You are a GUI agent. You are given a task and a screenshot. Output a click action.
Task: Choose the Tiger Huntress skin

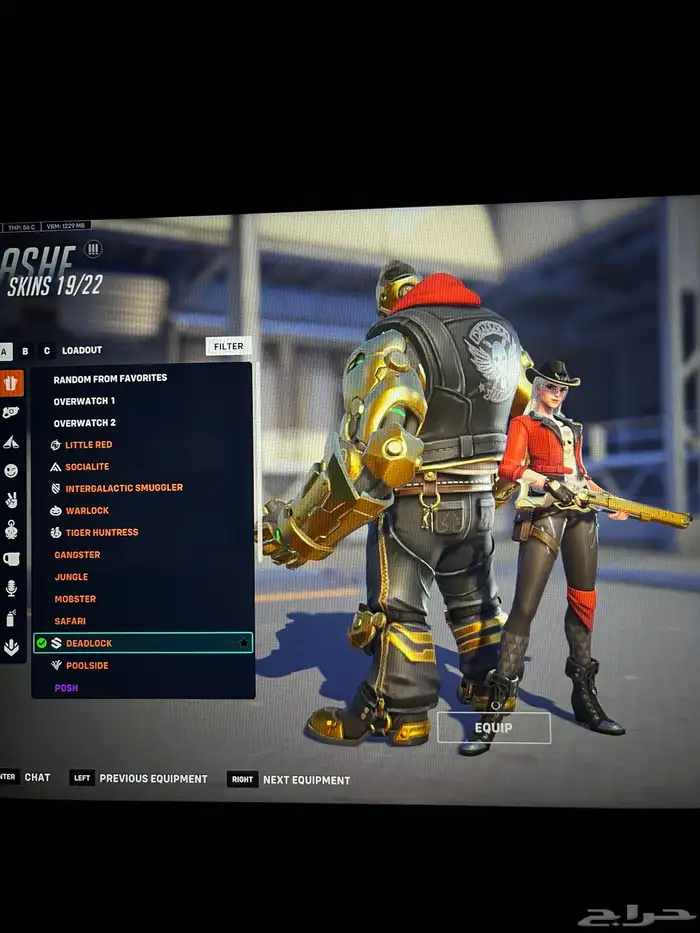tap(101, 532)
